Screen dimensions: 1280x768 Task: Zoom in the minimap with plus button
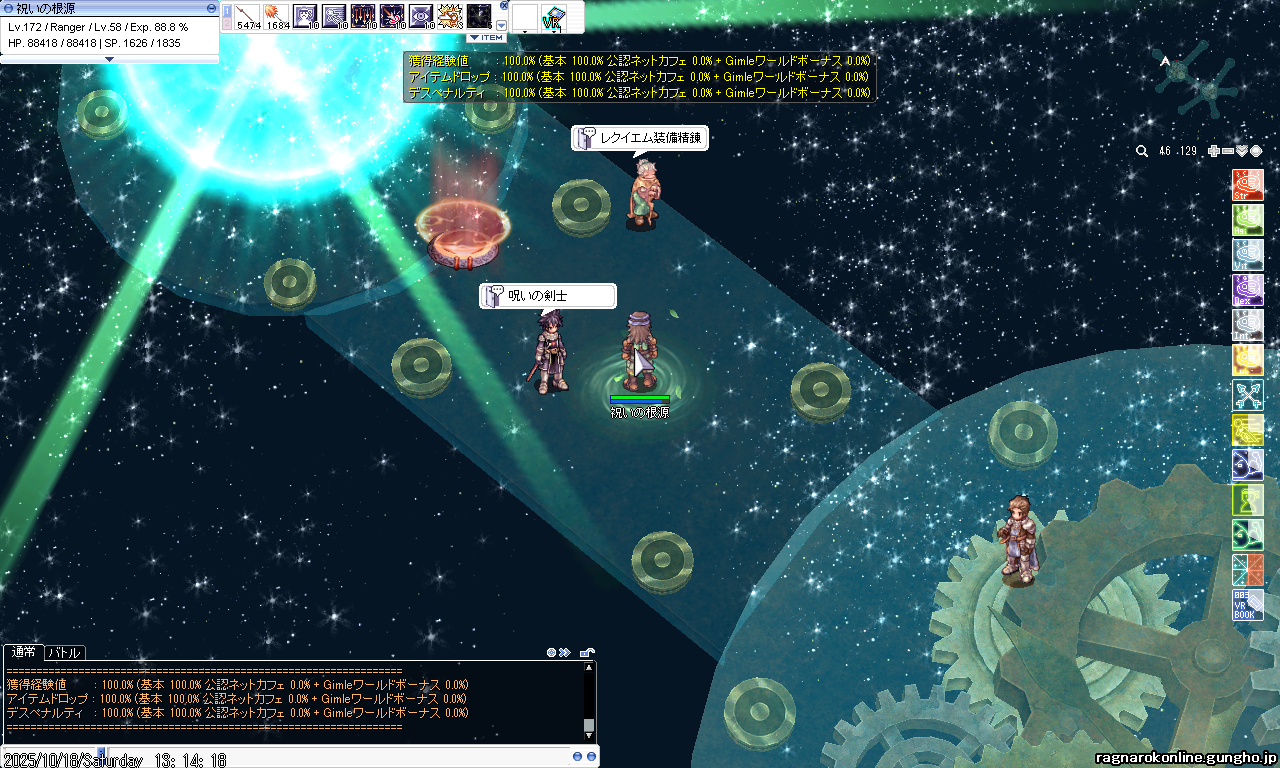coord(1214,151)
